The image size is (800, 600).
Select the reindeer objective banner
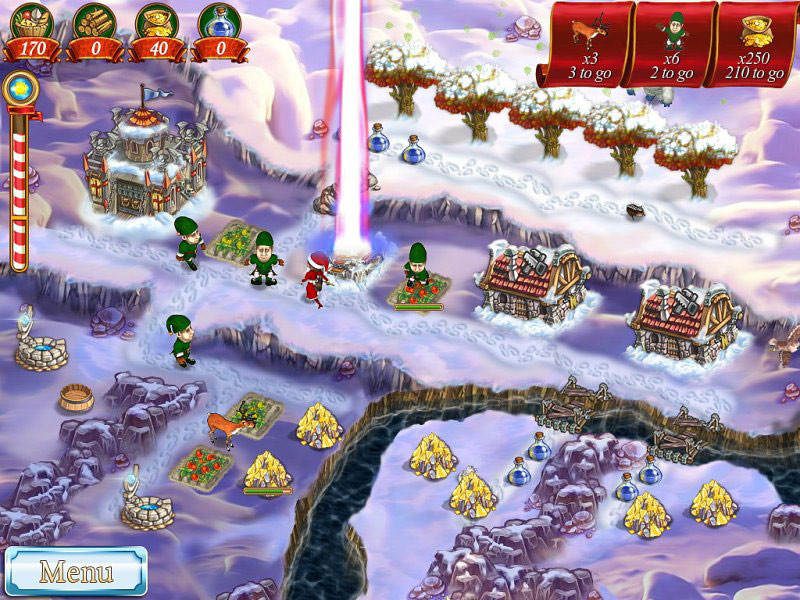pyautogui.click(x=586, y=45)
